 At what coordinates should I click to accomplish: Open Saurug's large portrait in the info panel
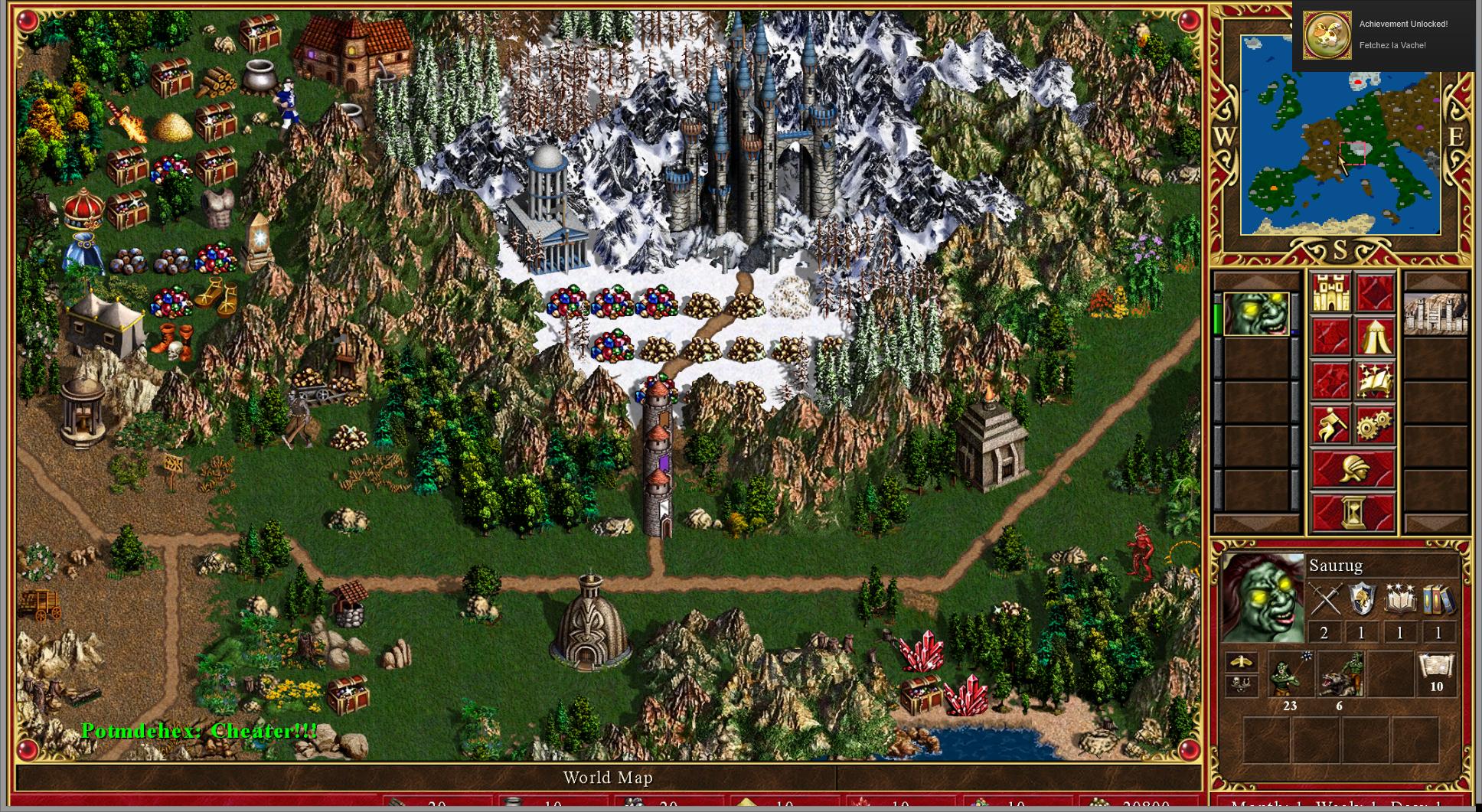coord(1262,598)
